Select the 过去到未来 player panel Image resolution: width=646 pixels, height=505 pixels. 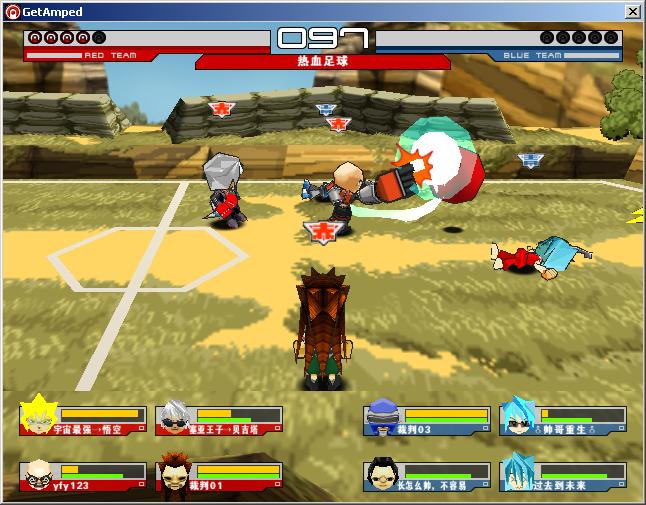[563, 476]
